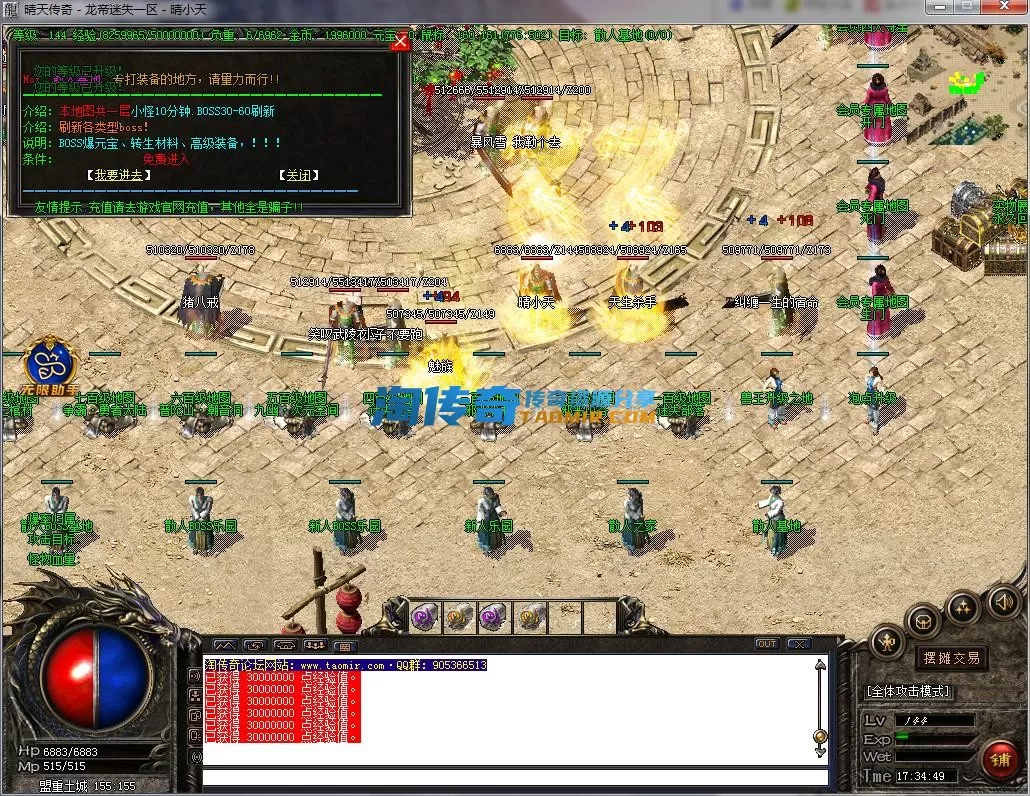Screen dimensions: 1030x796
Task: Click the round red 铺 shop button
Action: (x=999, y=759)
